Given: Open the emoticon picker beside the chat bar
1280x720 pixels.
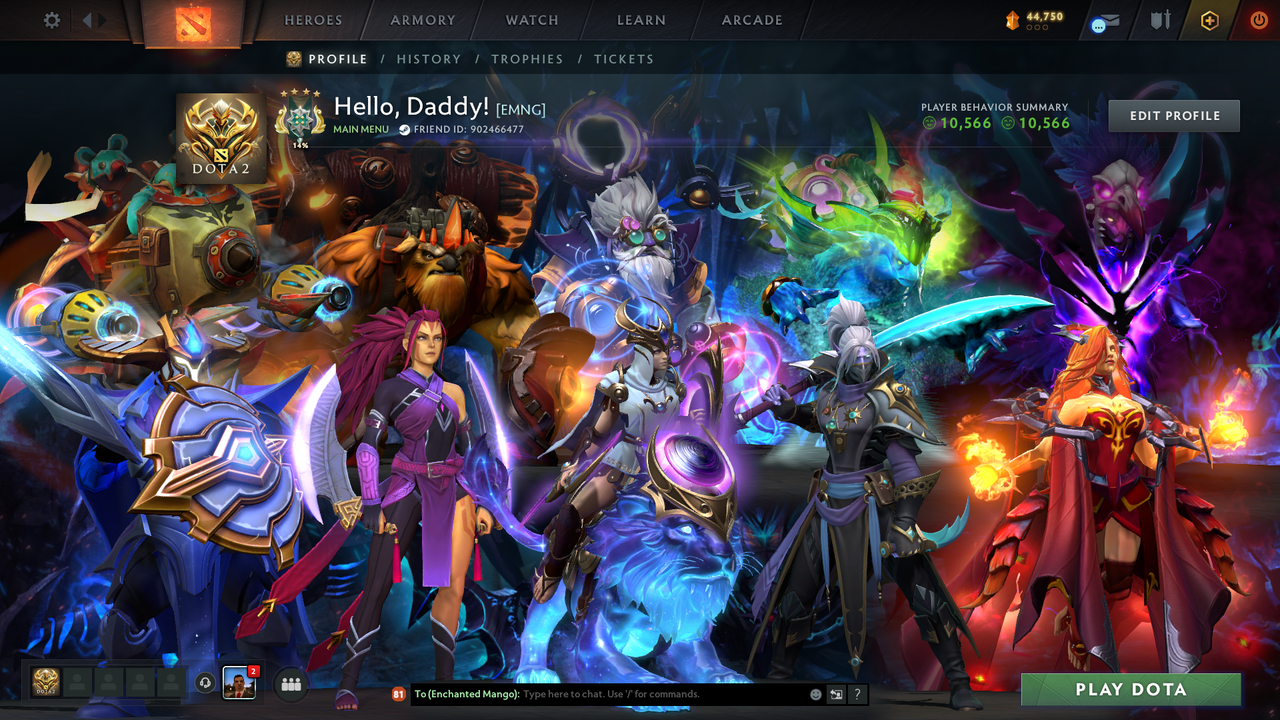Looking at the screenshot, I should [x=816, y=694].
